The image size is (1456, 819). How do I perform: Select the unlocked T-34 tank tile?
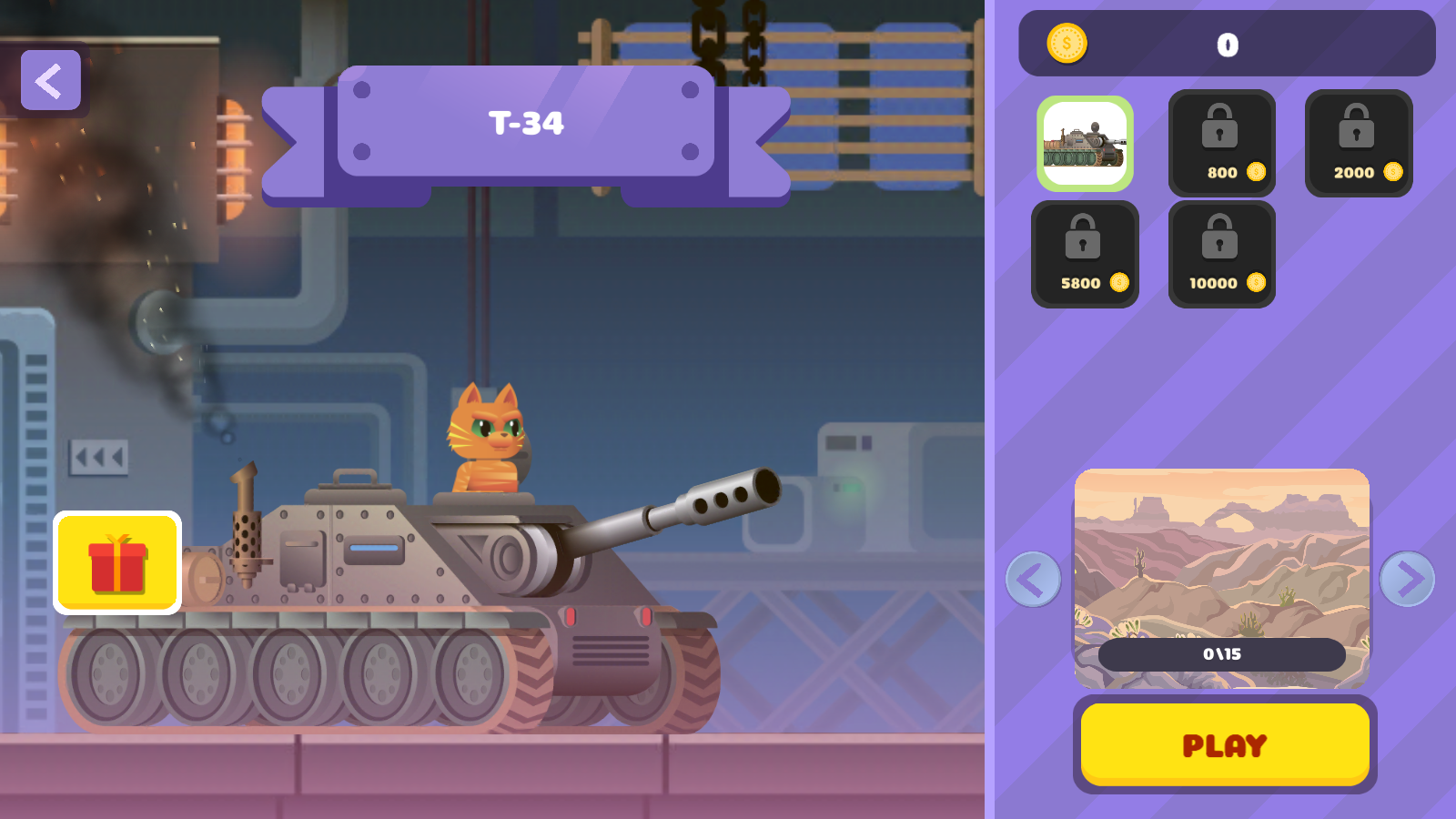click(1085, 144)
